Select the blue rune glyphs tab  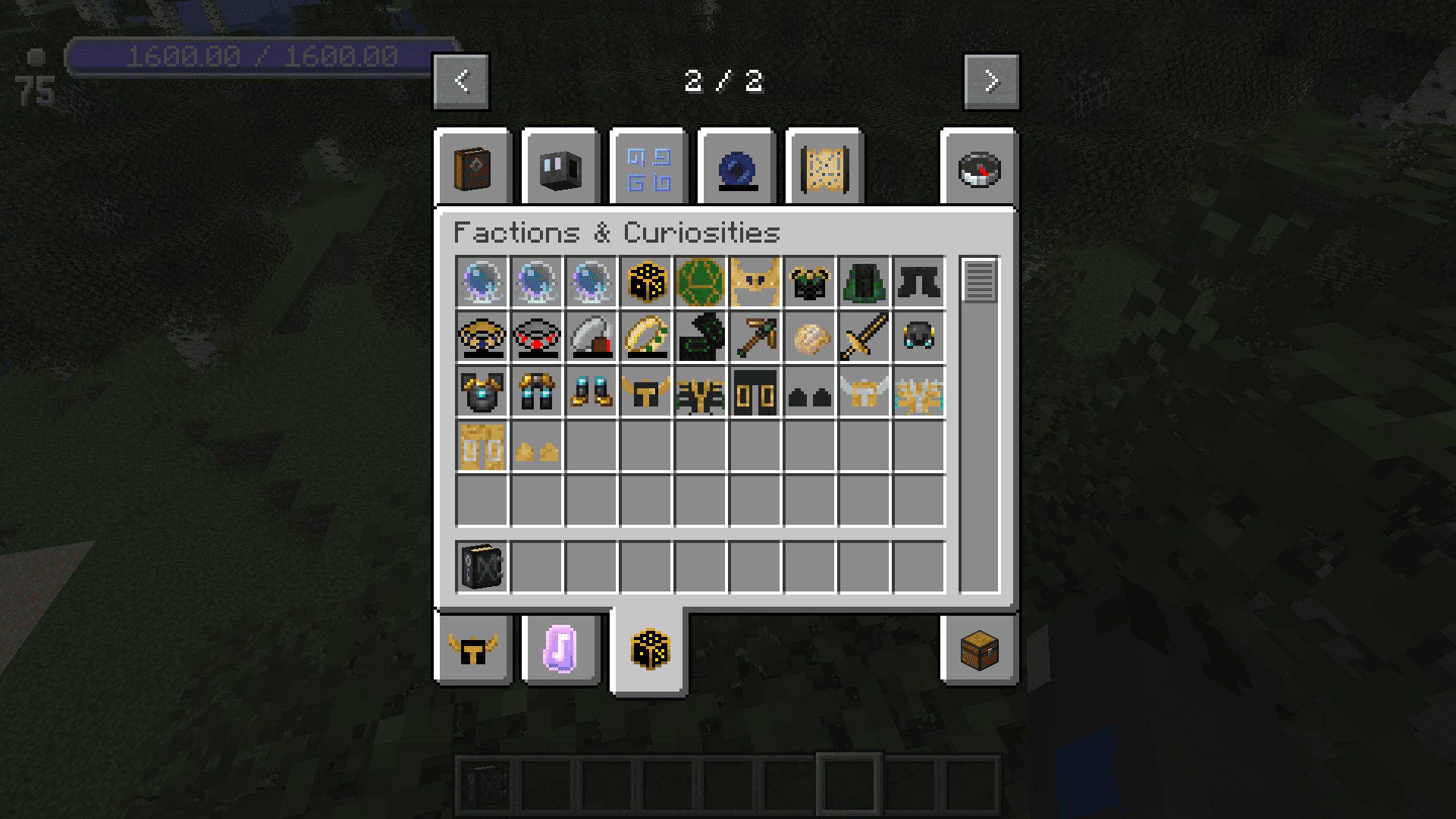point(648,169)
